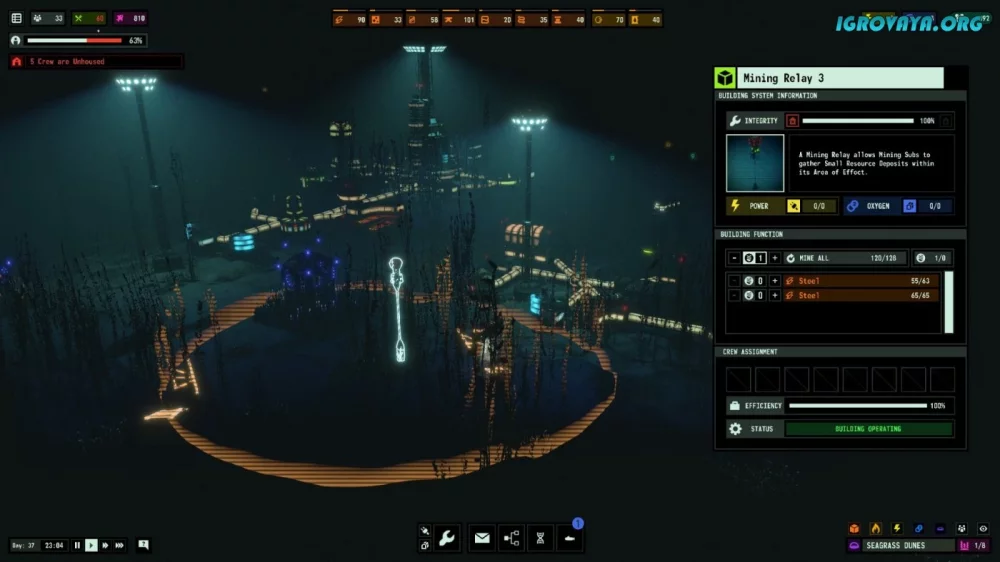Screen dimensions: 1000x562
Task: Open the help question-mark button
Action: coord(144,545)
